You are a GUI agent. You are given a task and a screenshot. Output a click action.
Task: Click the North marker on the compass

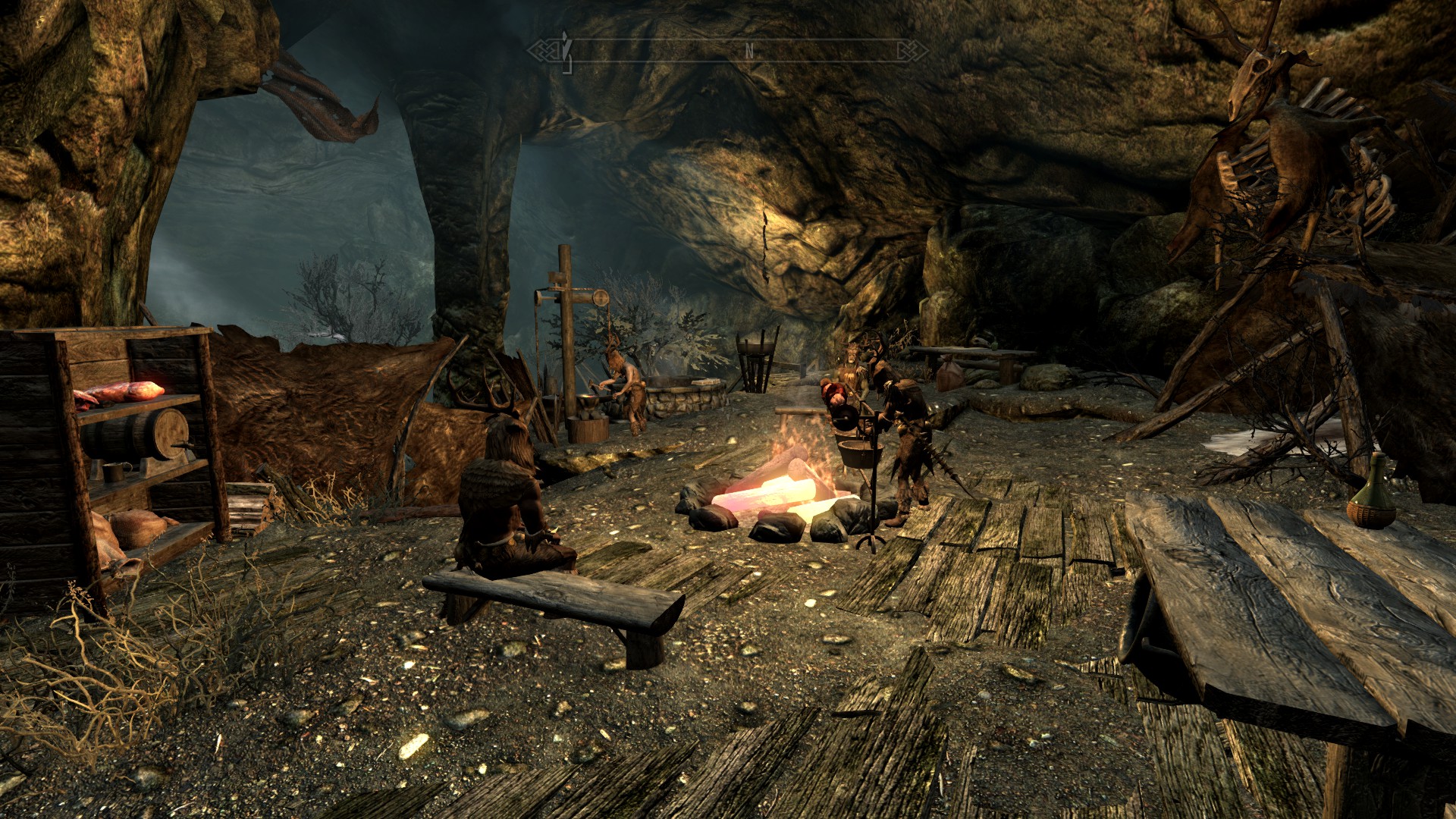pyautogui.click(x=749, y=51)
